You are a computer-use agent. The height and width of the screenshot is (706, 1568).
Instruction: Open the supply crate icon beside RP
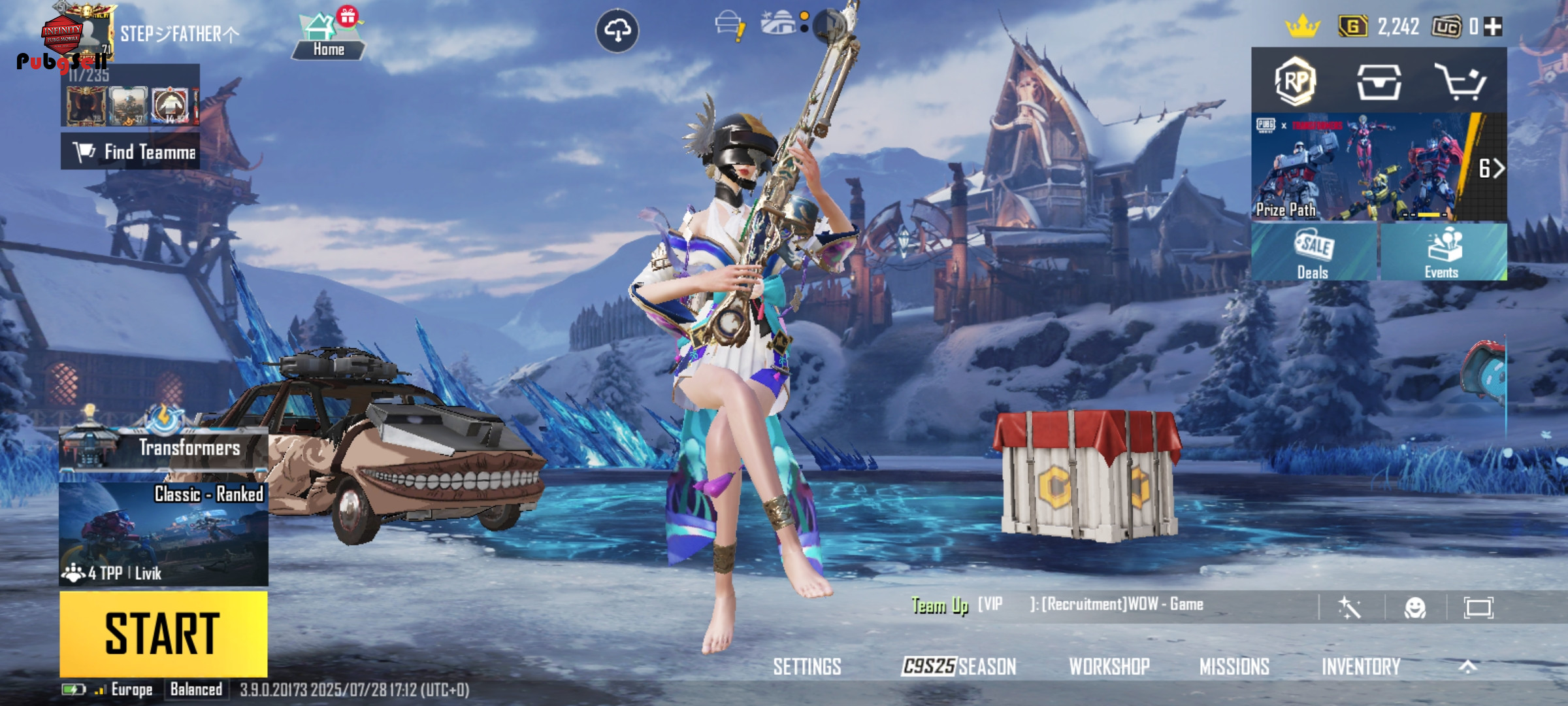[1378, 82]
